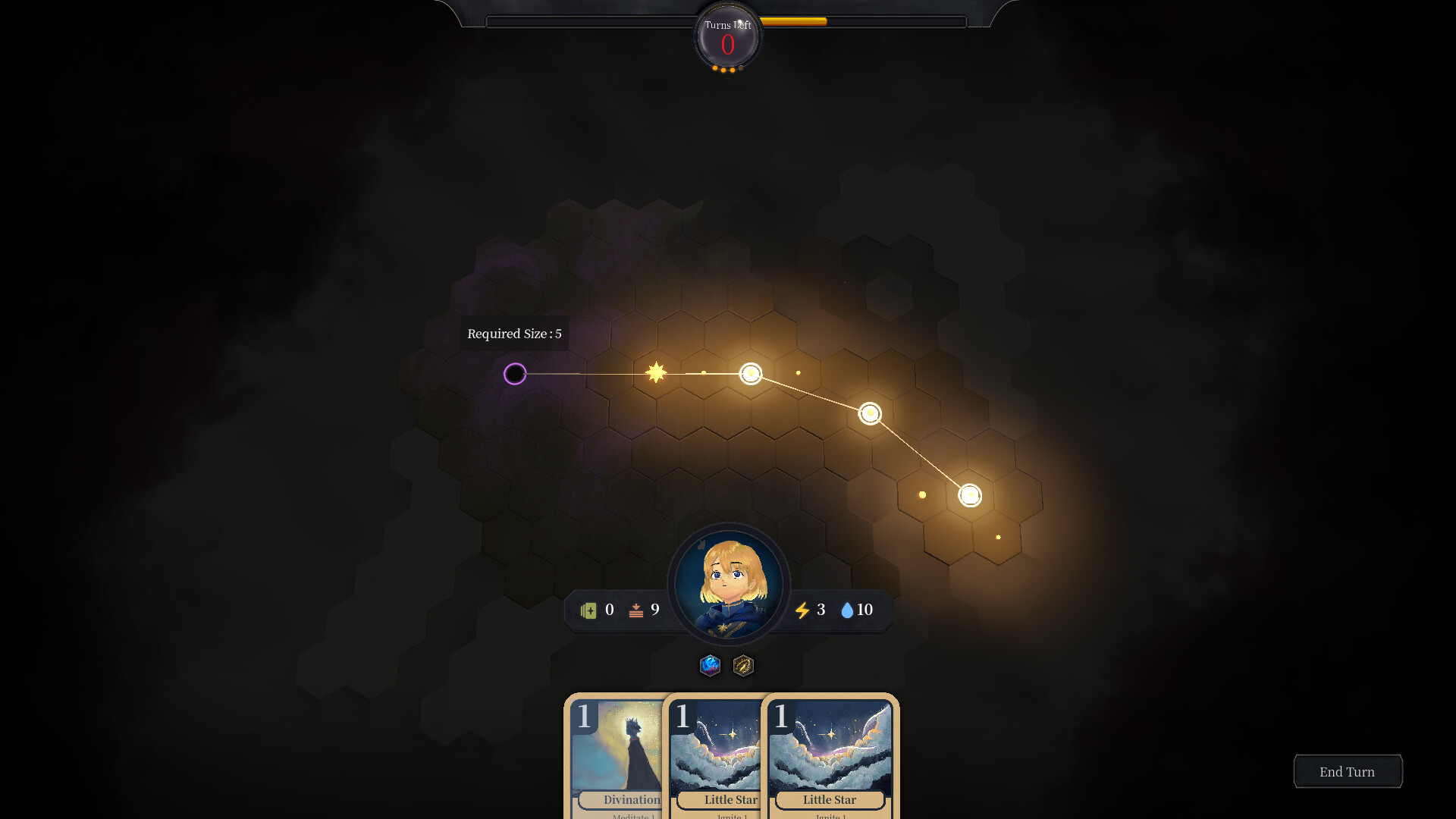Open the blue gem hexagonal badge below portrait
Image resolution: width=1456 pixels, height=819 pixels.
pos(711,667)
